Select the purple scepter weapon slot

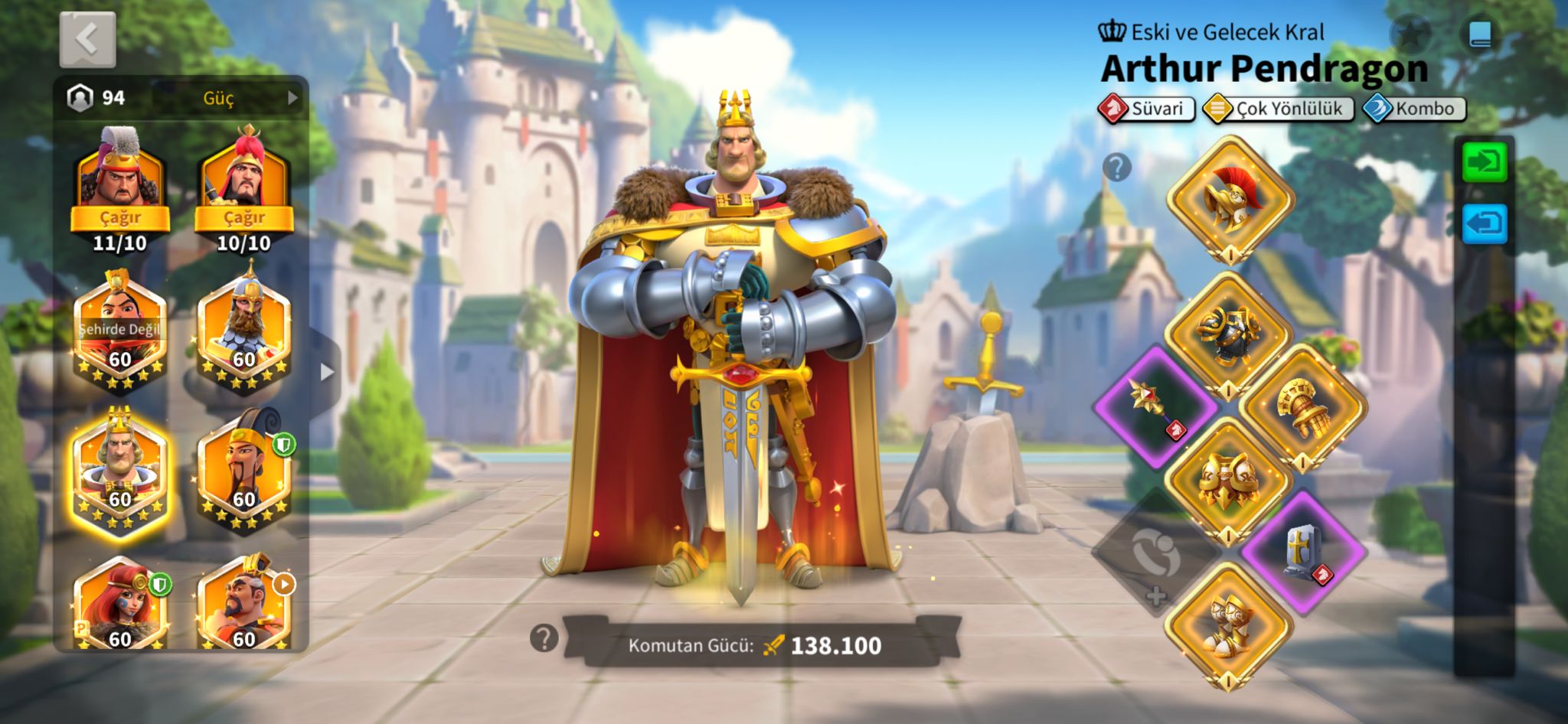[x=1155, y=406]
